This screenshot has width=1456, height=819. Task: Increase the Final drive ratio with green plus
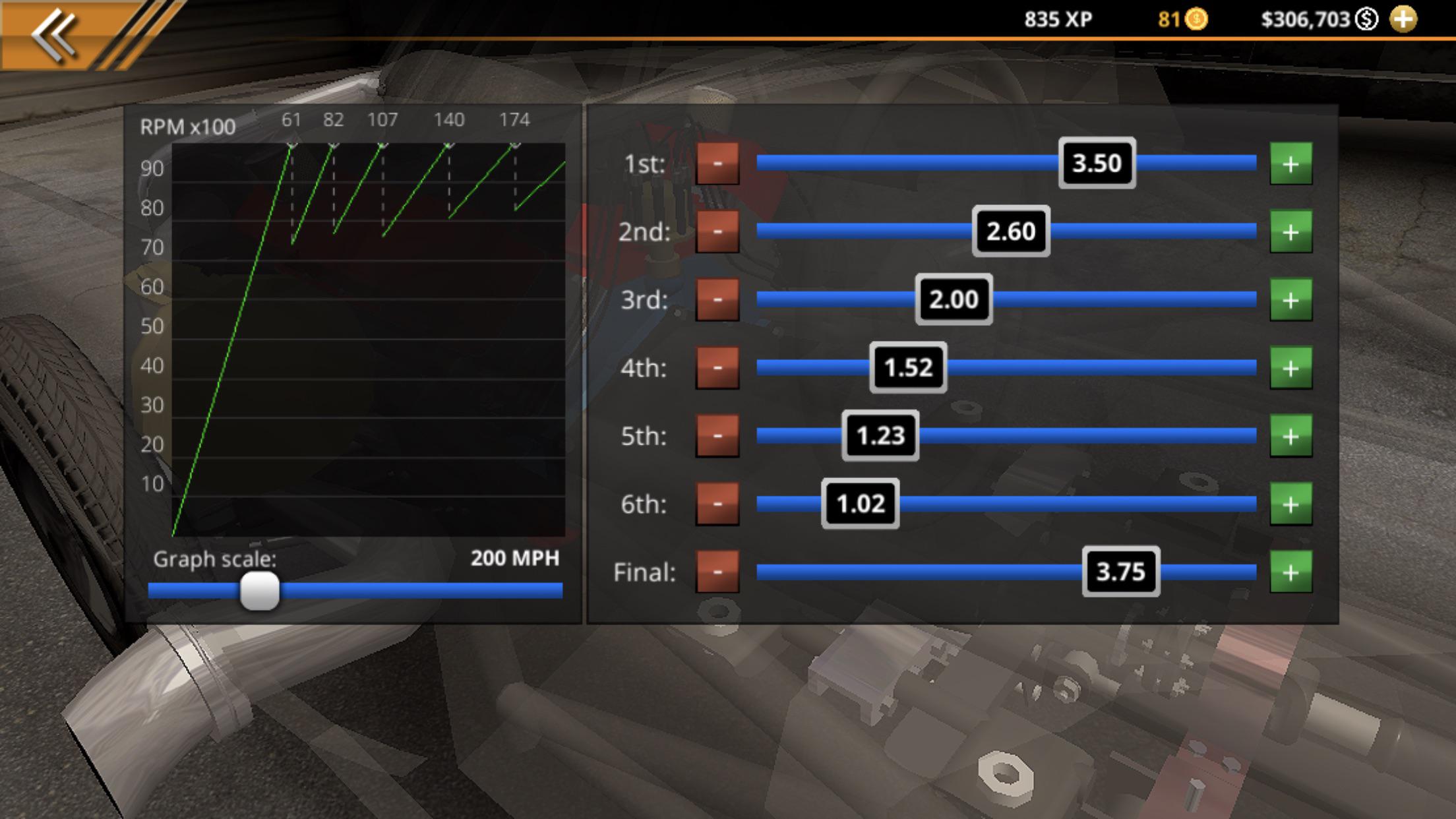[x=1290, y=573]
